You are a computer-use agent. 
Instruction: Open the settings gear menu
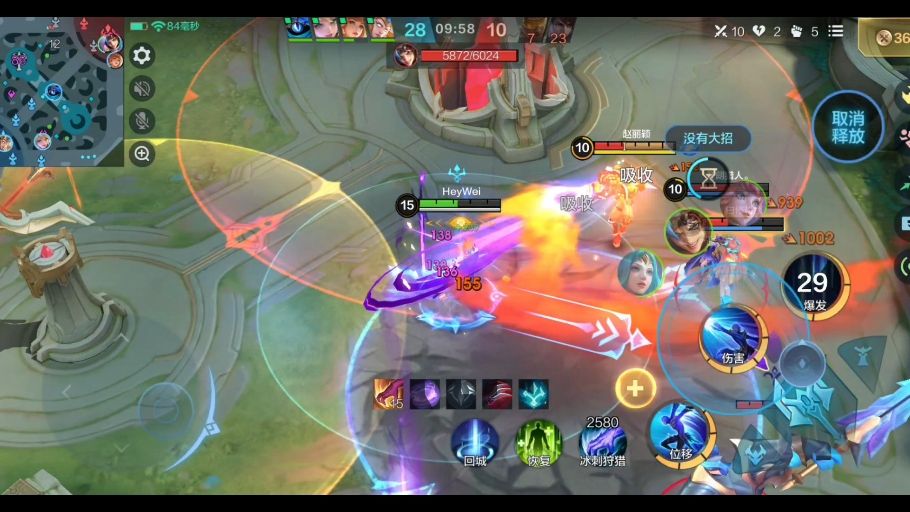tap(142, 56)
